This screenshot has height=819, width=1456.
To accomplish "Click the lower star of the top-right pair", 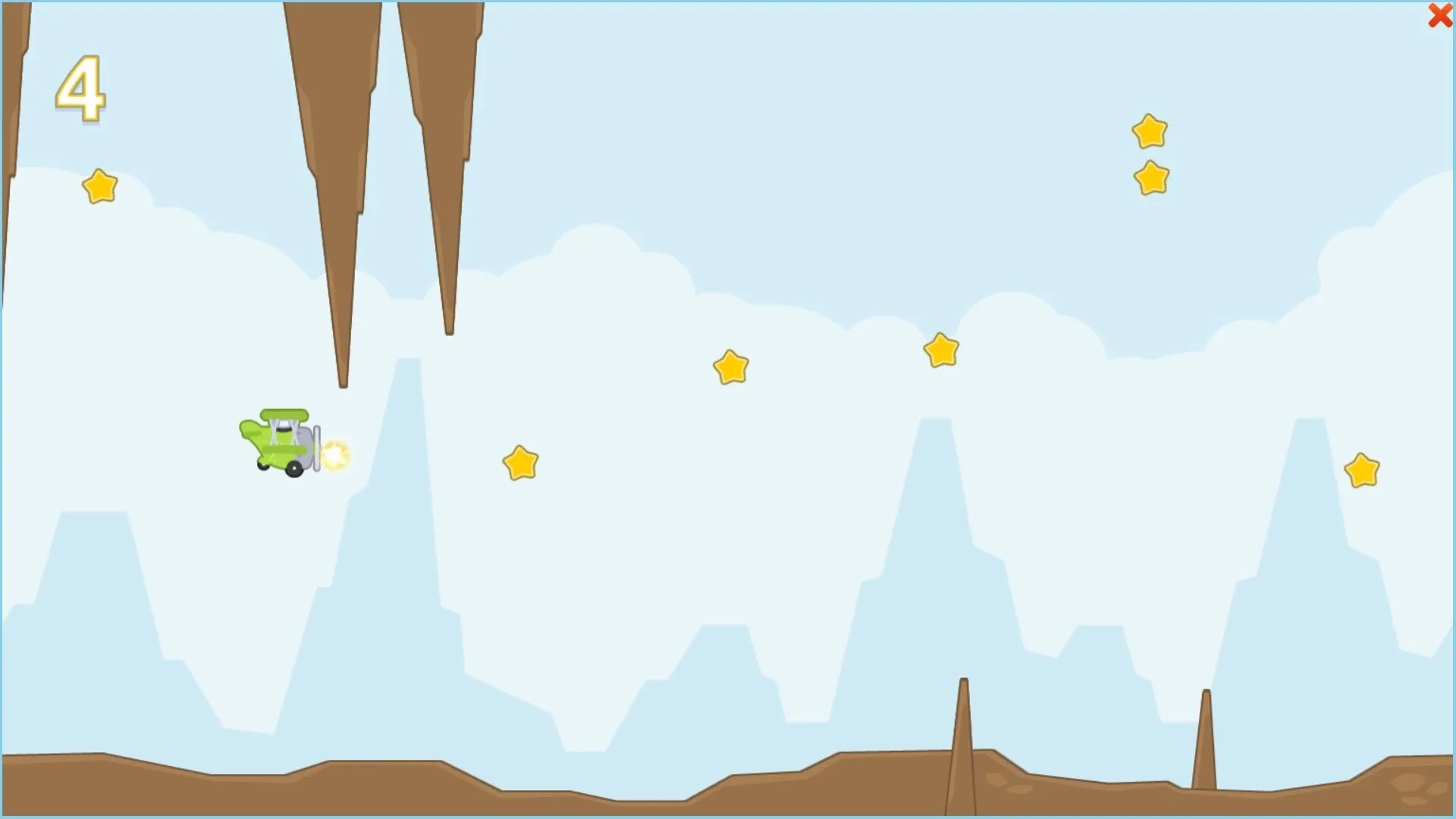I will pyautogui.click(x=1151, y=177).
